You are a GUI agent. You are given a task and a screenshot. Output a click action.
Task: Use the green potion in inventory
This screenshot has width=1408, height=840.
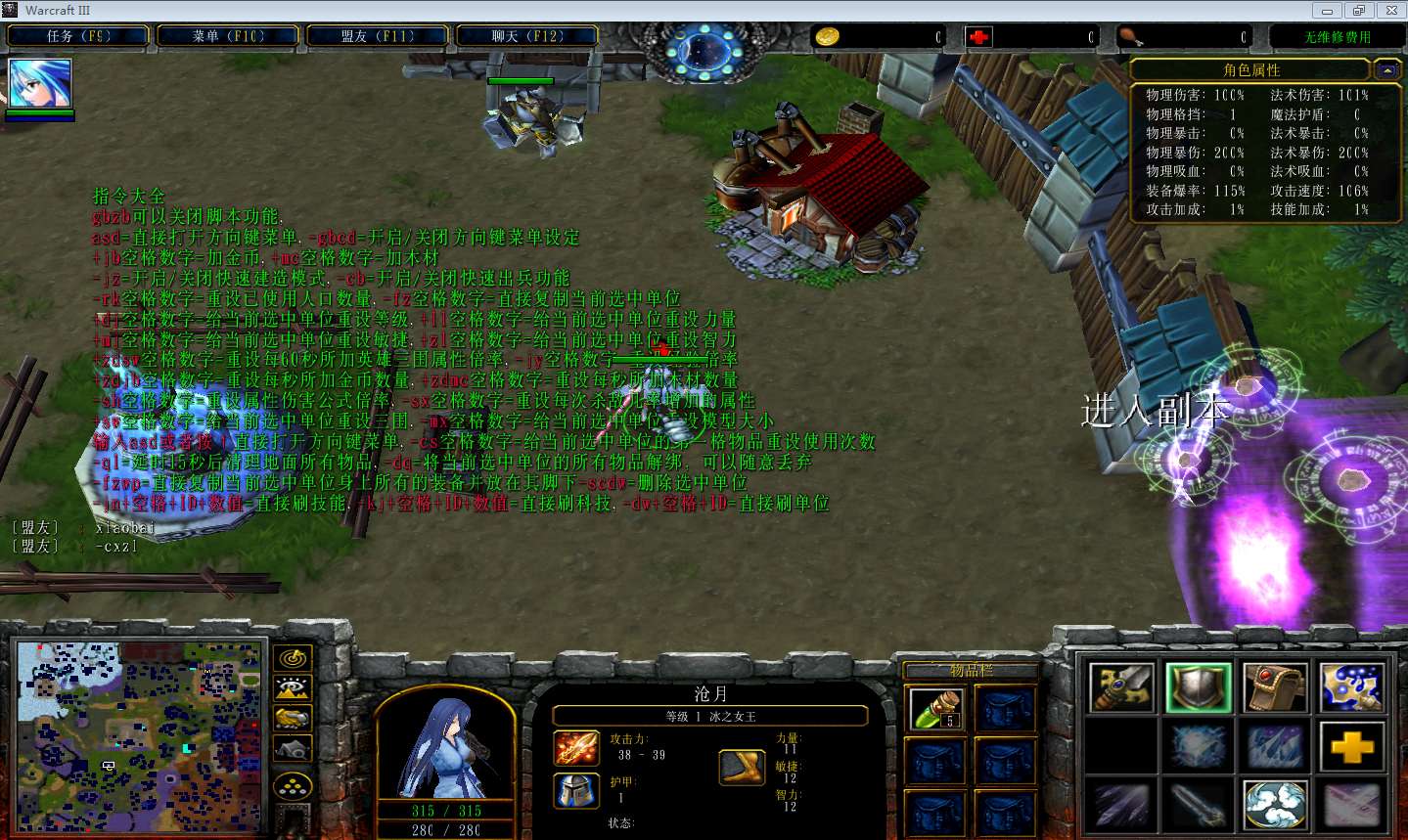[x=935, y=709]
